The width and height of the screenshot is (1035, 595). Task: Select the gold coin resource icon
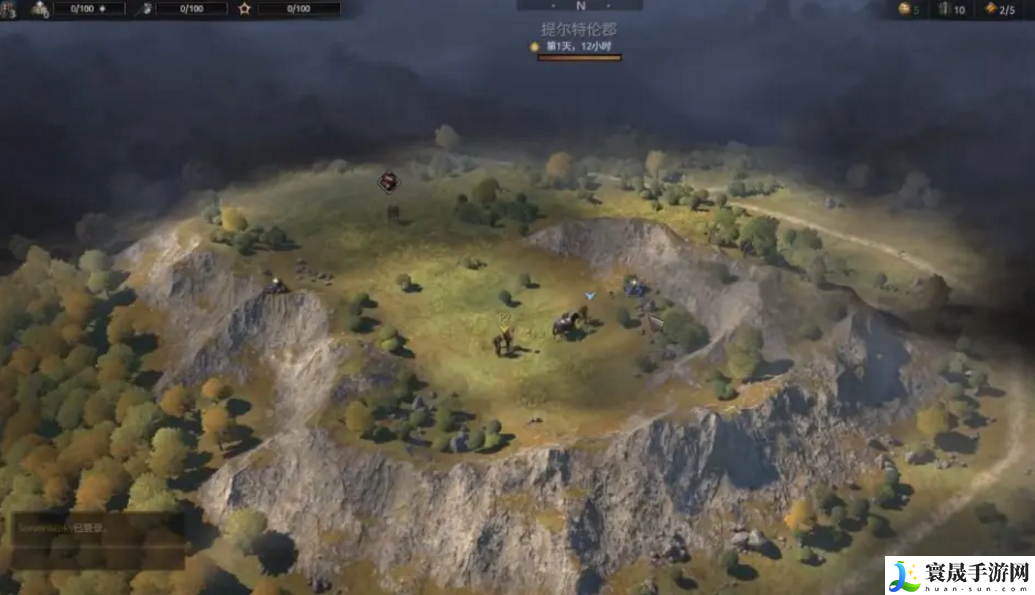click(x=904, y=9)
